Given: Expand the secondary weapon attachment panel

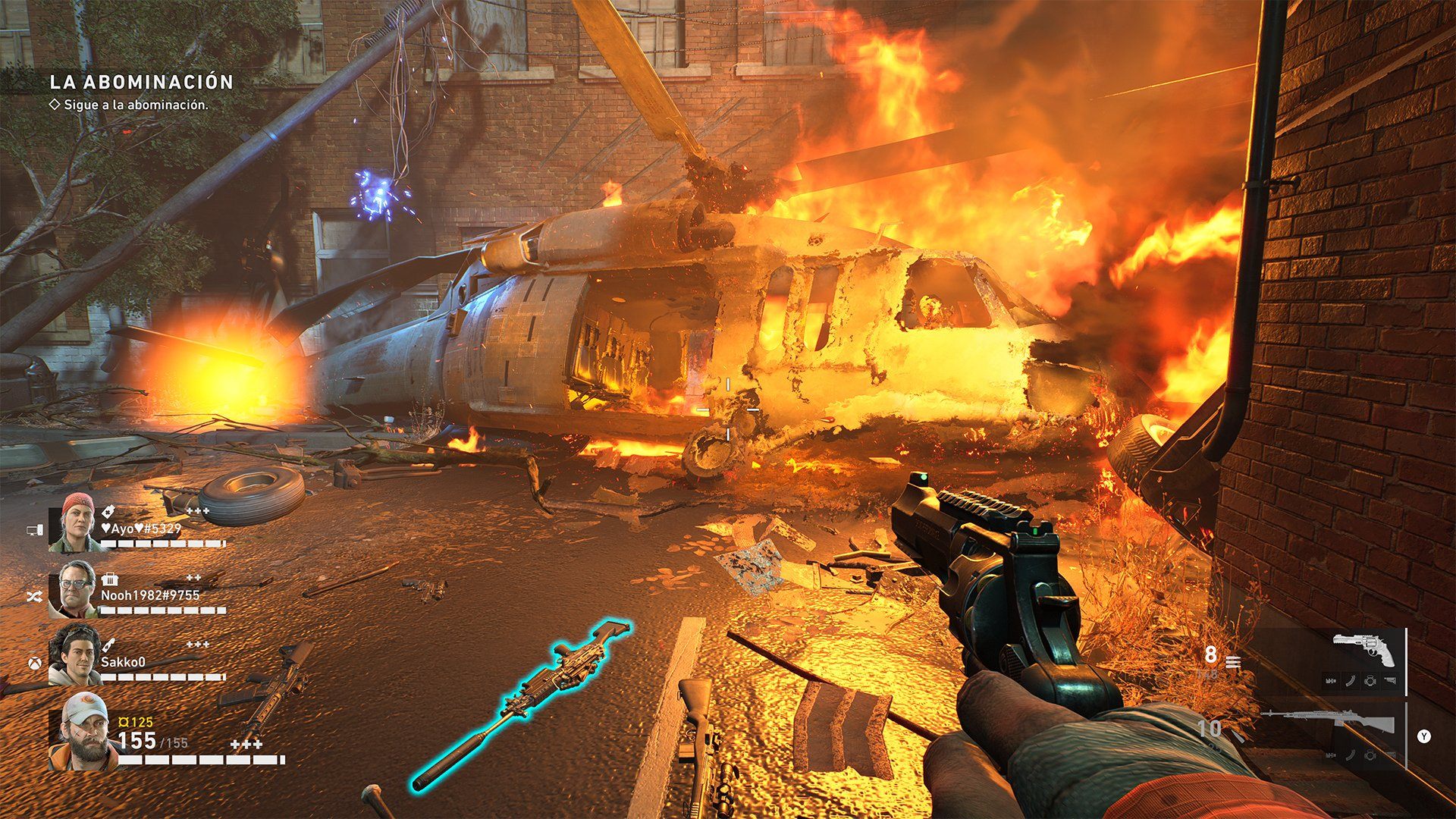Looking at the screenshot, I should 1425,736.
